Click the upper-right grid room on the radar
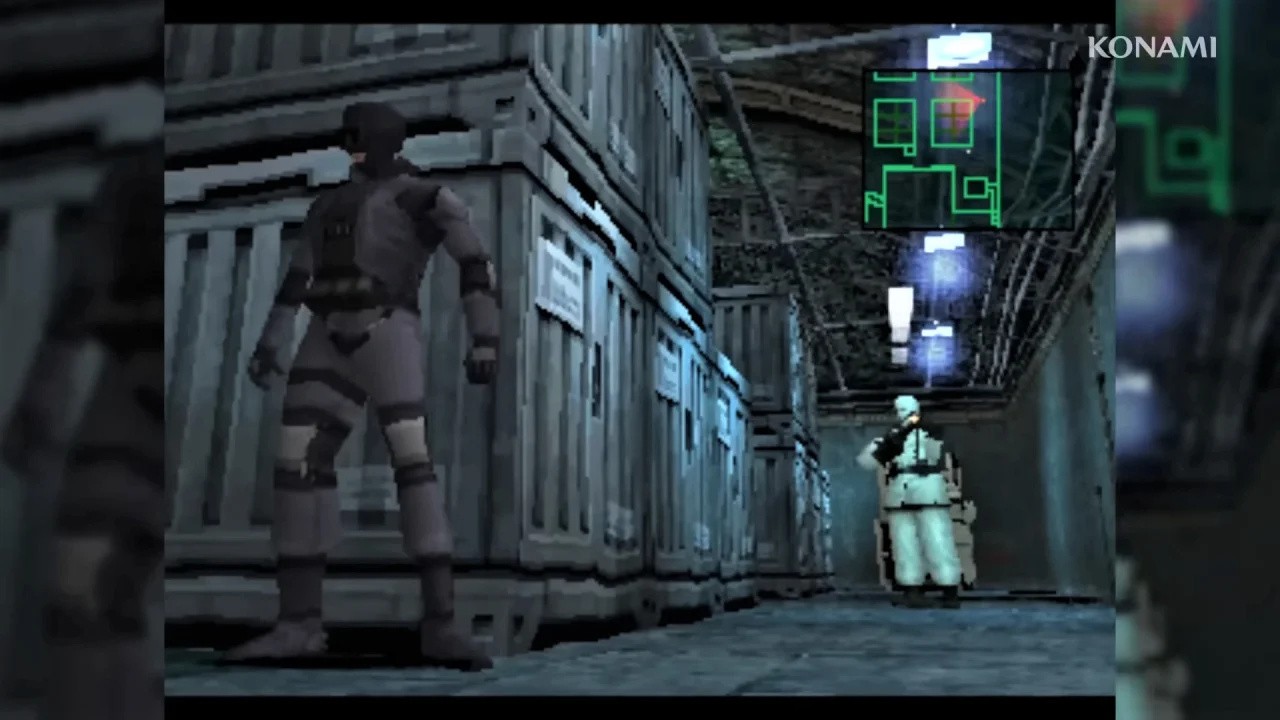 pos(950,120)
